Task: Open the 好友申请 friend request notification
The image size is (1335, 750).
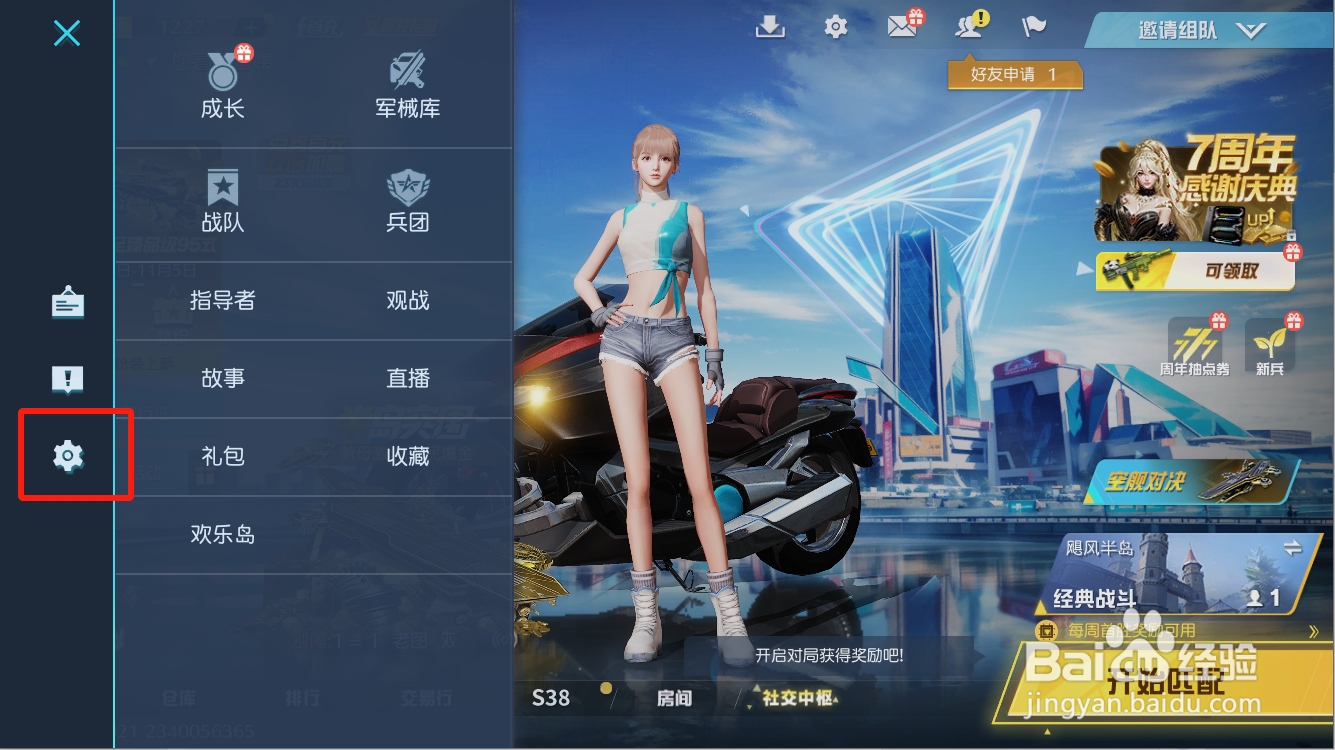Action: pyautogui.click(x=1014, y=74)
